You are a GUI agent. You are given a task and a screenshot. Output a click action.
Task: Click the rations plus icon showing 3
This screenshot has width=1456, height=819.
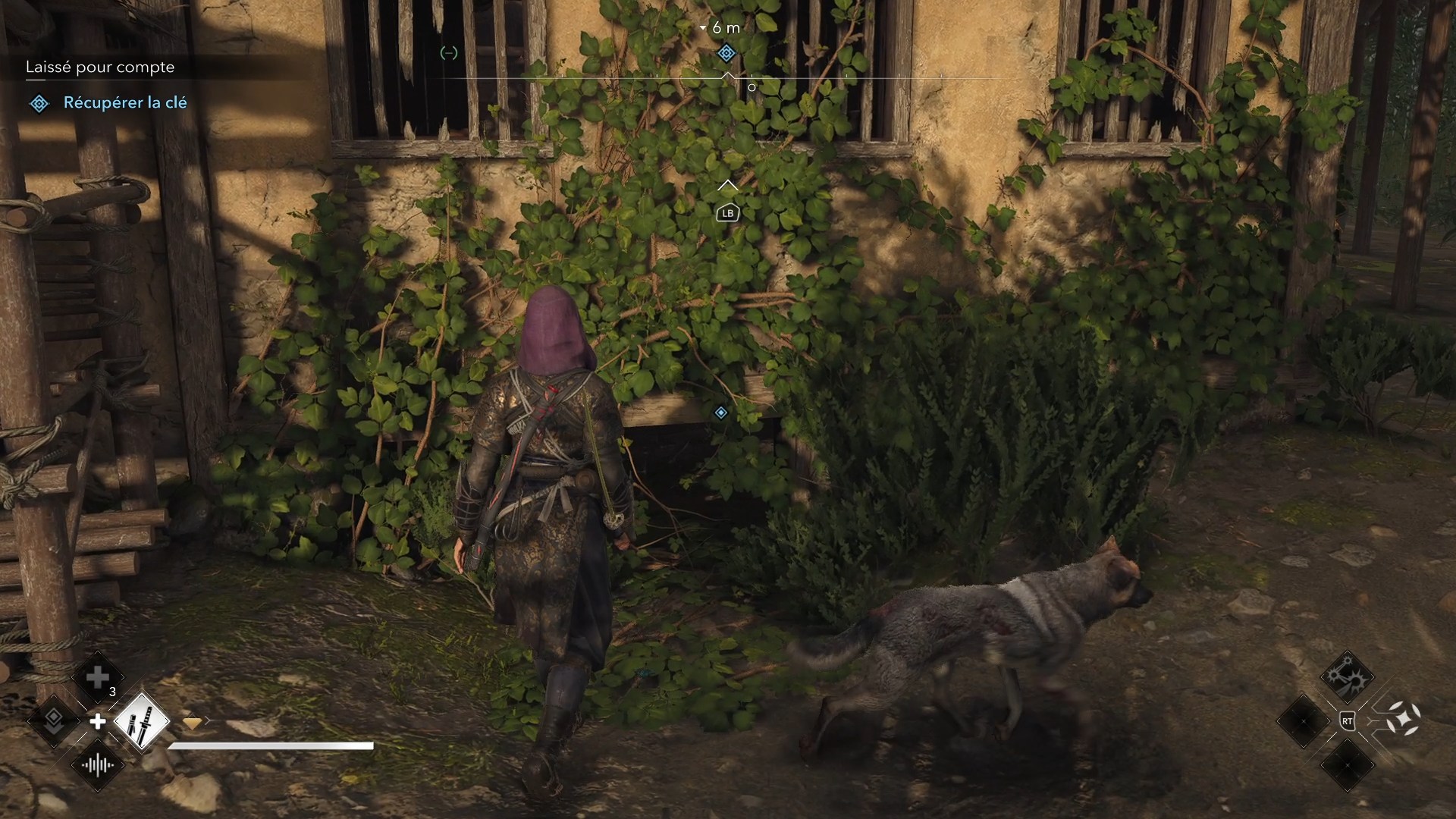97,677
